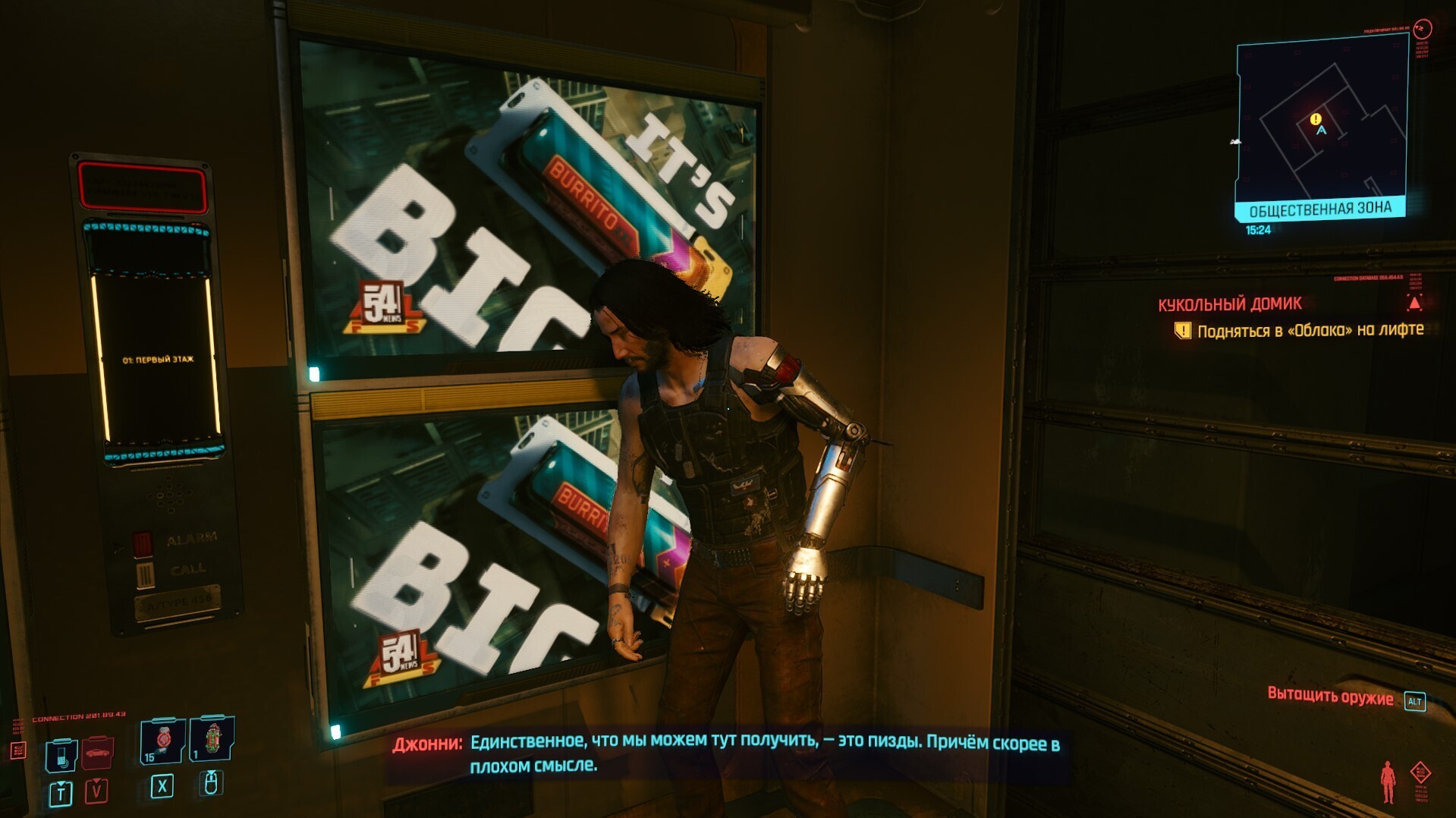Image resolution: width=1456 pixels, height=818 pixels.
Task: Open the phone quick slot
Action: coord(61,755)
